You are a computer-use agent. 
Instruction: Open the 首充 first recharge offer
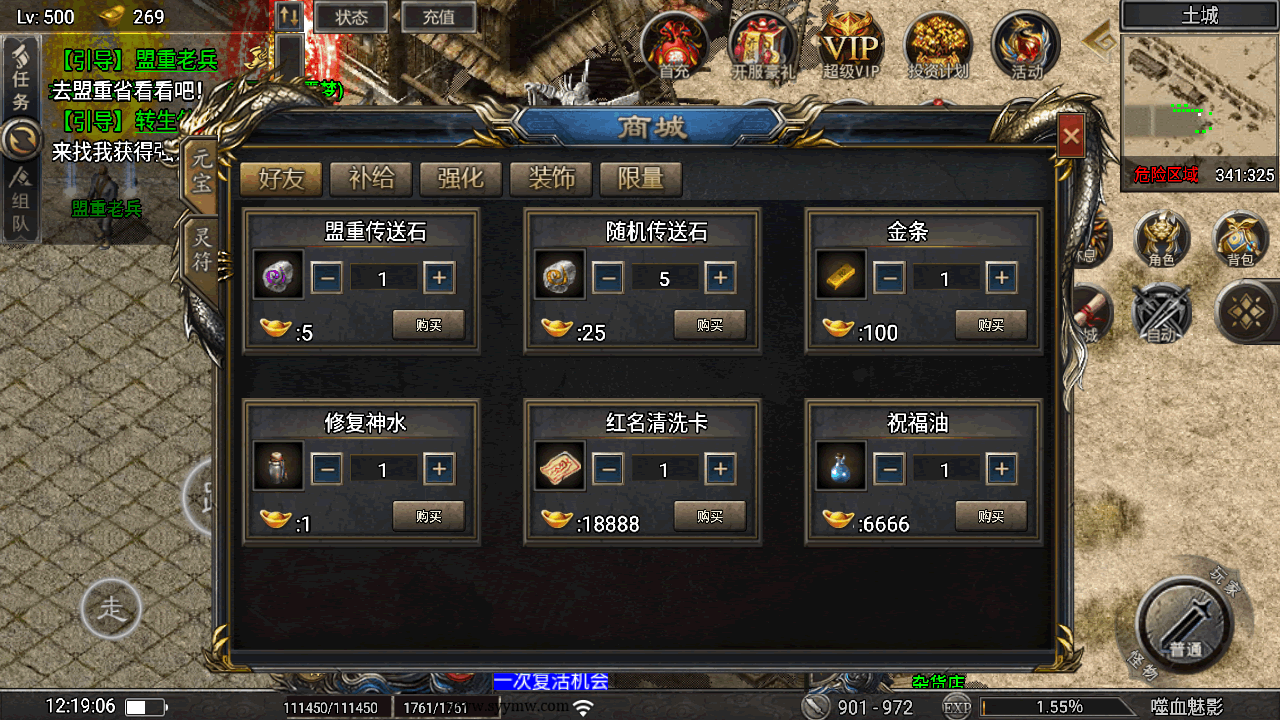674,46
